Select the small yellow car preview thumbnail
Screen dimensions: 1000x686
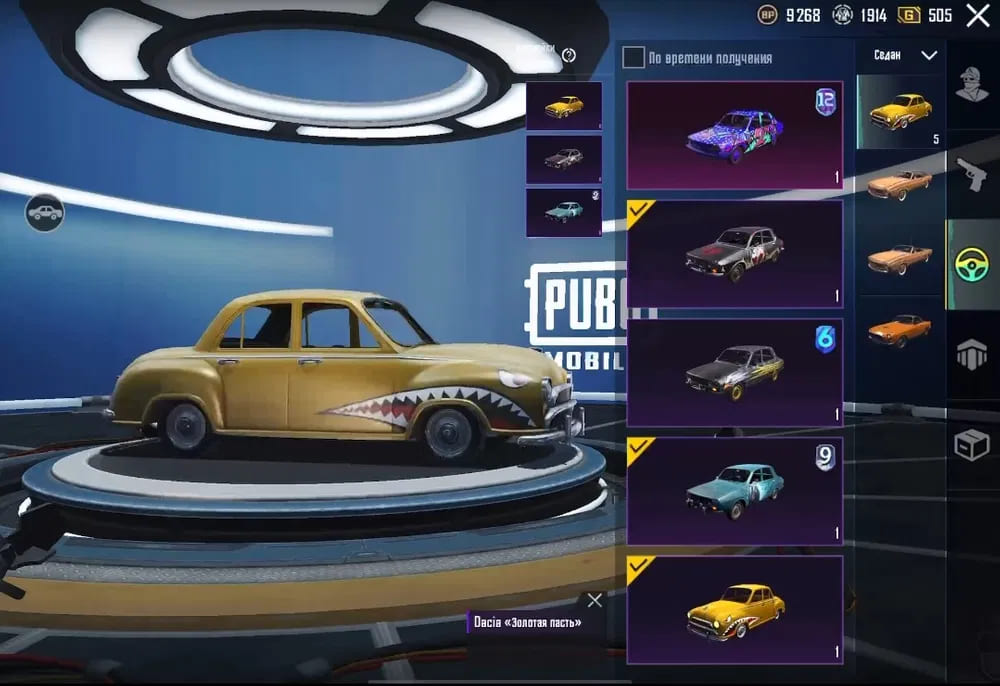pos(564,106)
